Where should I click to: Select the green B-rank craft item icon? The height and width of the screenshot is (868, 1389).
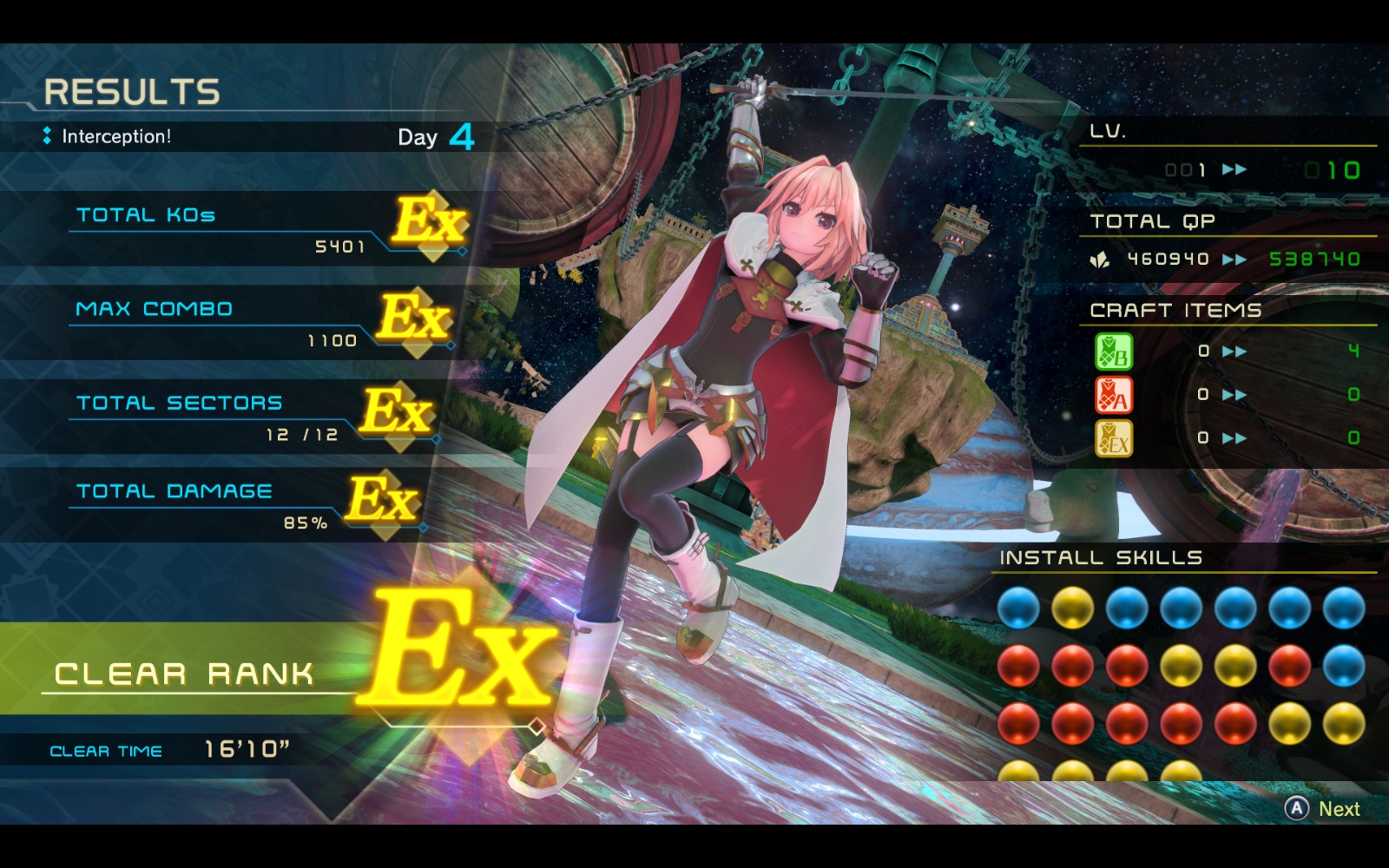pos(1113,352)
